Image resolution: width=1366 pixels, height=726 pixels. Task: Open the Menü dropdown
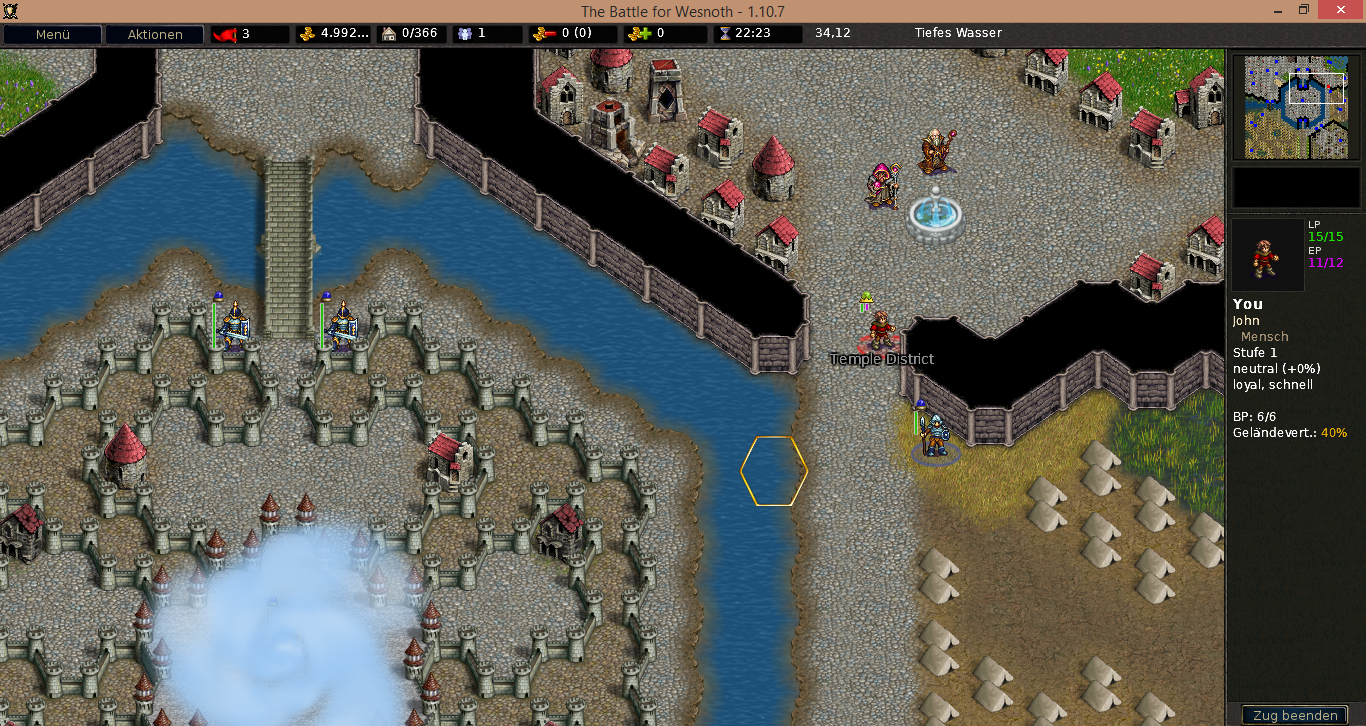pyautogui.click(x=53, y=34)
